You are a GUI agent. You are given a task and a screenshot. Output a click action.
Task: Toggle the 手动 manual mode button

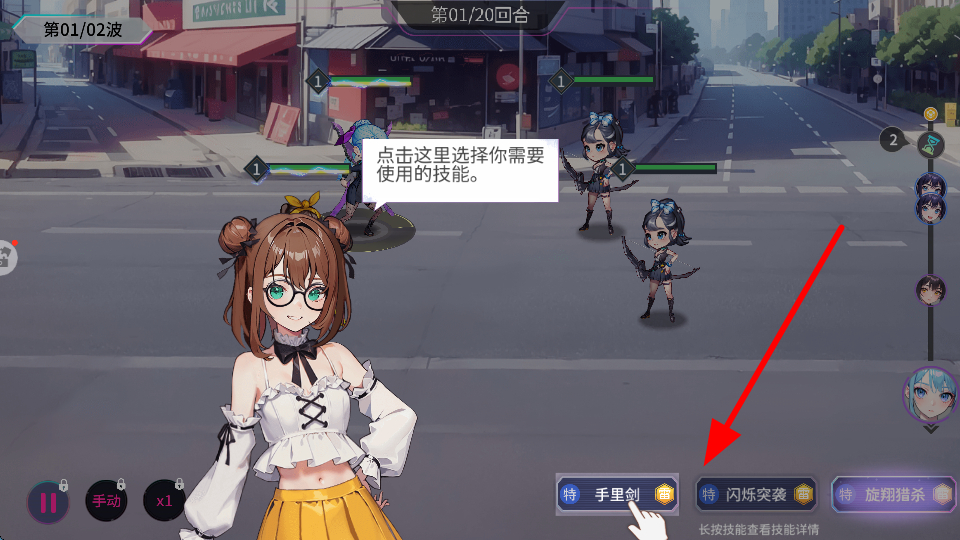coord(106,502)
